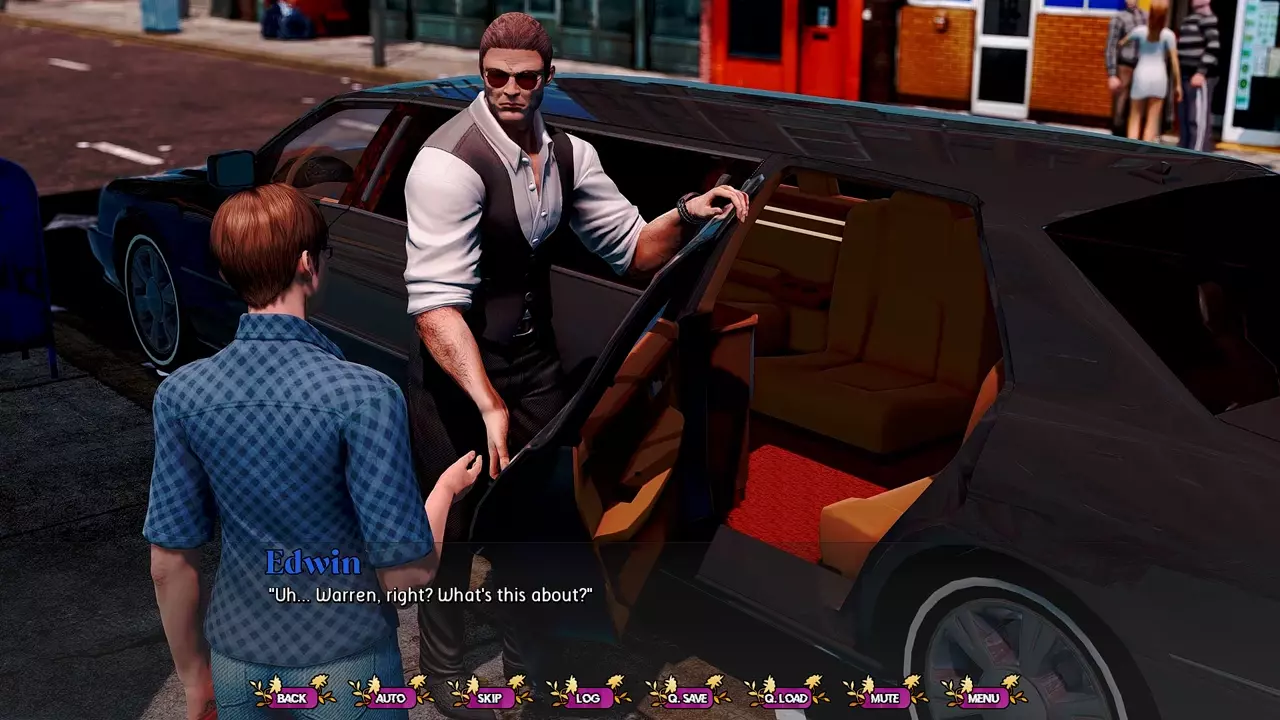Toggle the MUTE button
1280x720 pixels.
885,697
